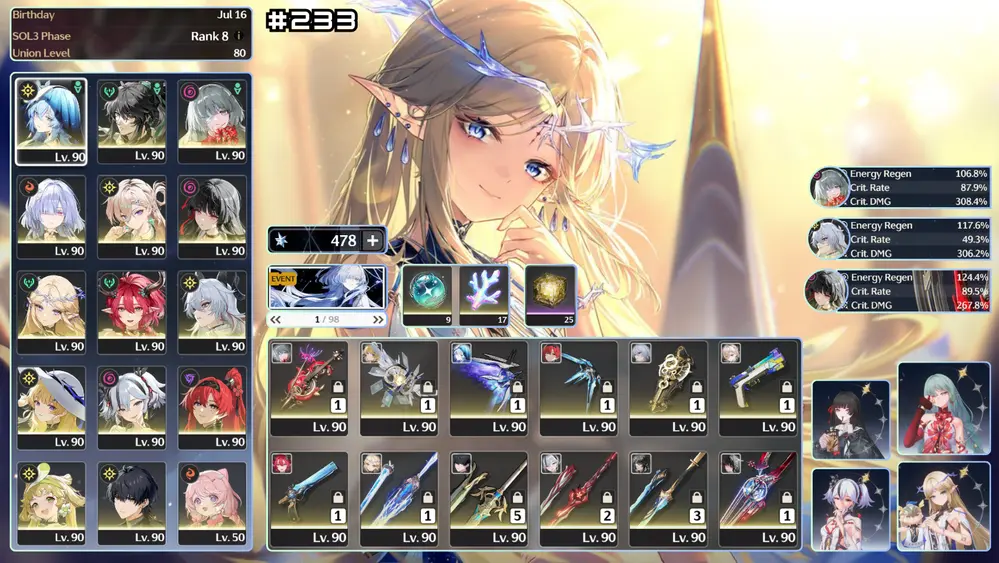The width and height of the screenshot is (999, 563).
Task: Select the weapon slot with rank 3
Action: click(669, 498)
